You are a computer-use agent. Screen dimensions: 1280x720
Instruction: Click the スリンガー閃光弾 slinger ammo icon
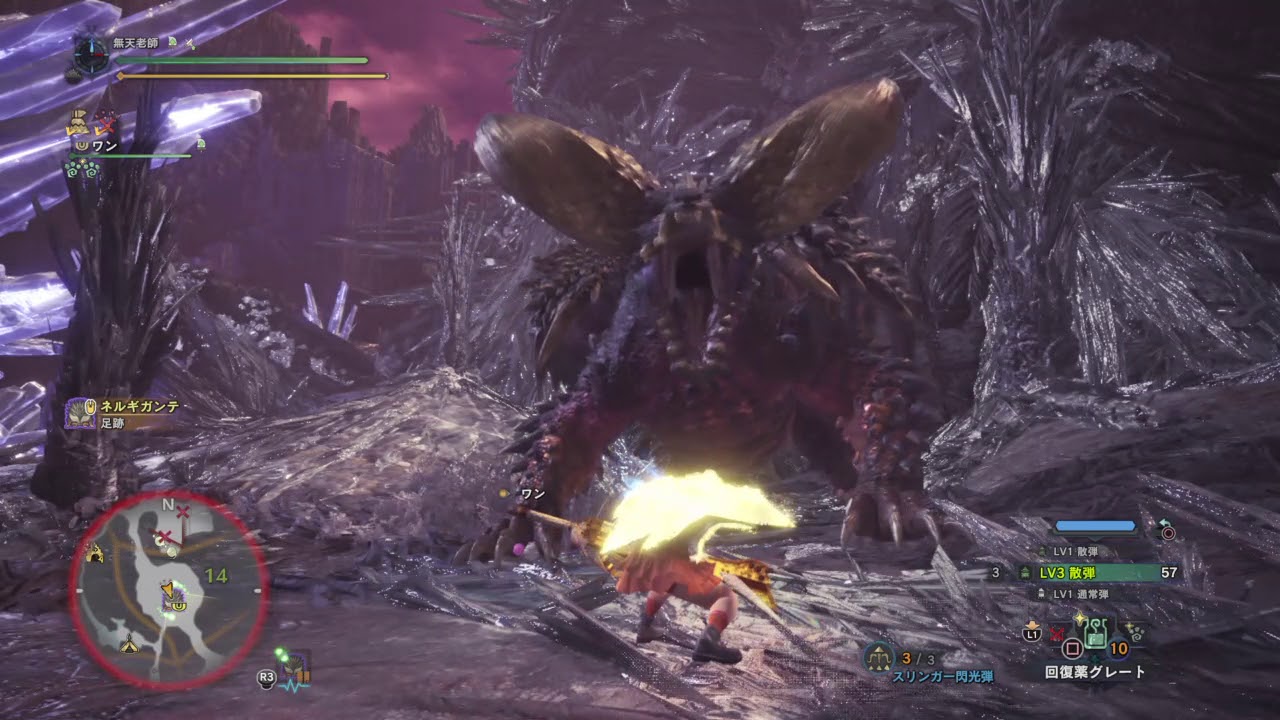tap(879, 657)
